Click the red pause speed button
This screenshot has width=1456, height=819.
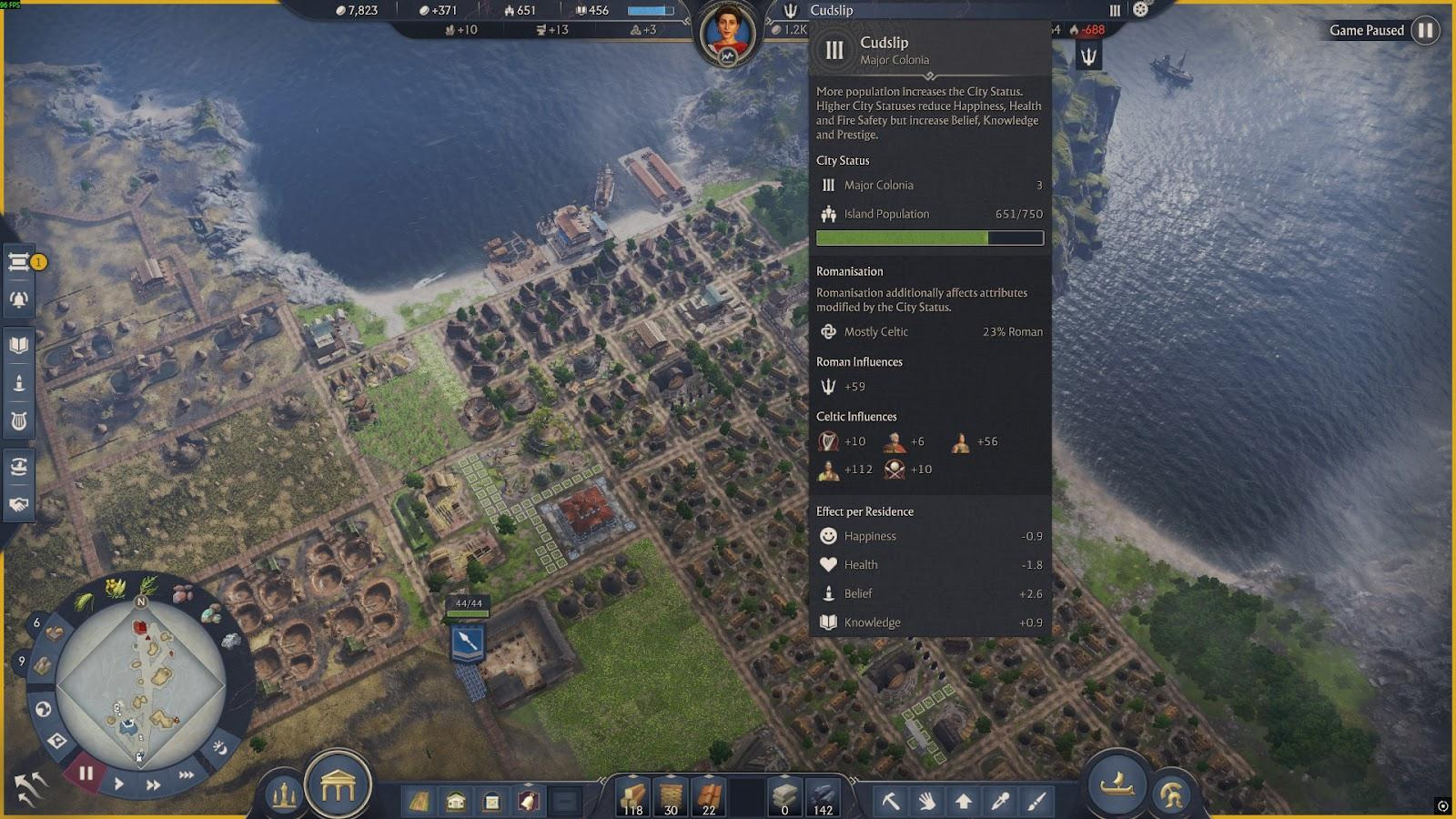[x=86, y=773]
